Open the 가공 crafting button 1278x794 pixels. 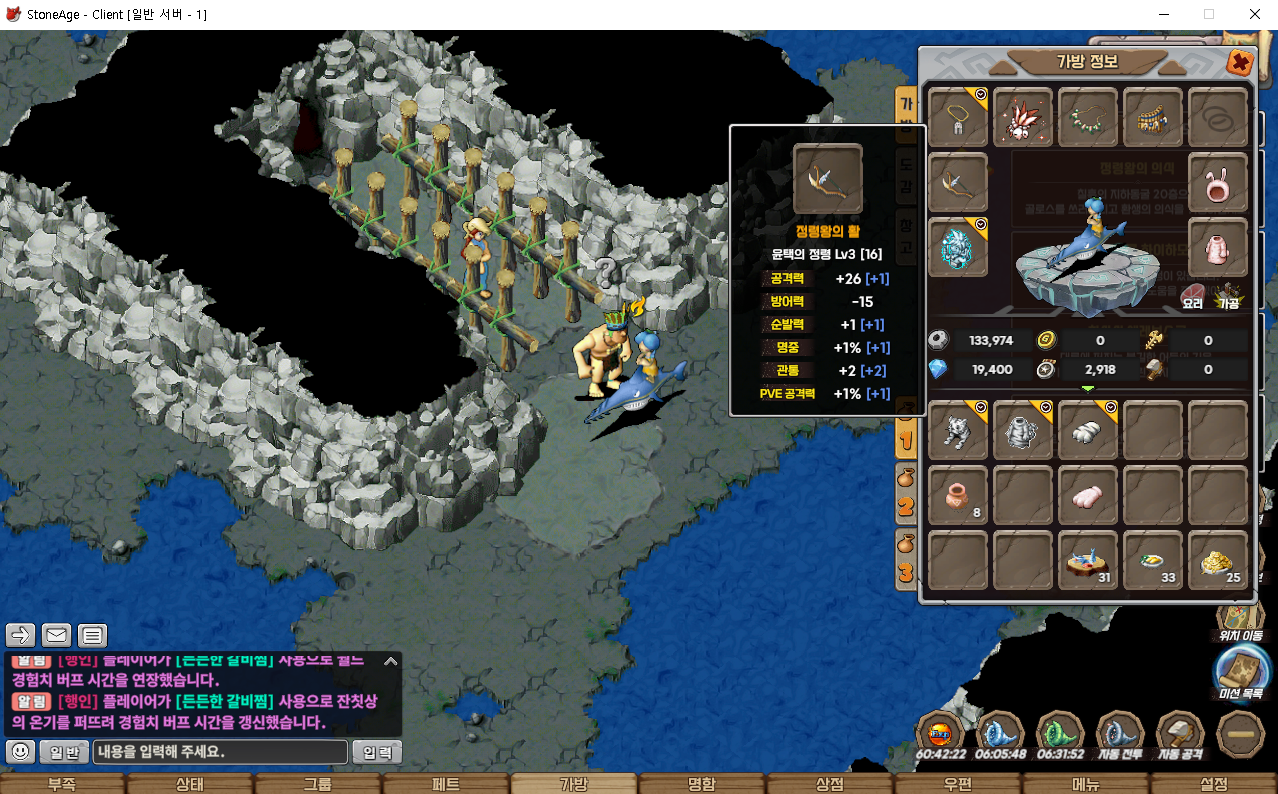(1228, 296)
